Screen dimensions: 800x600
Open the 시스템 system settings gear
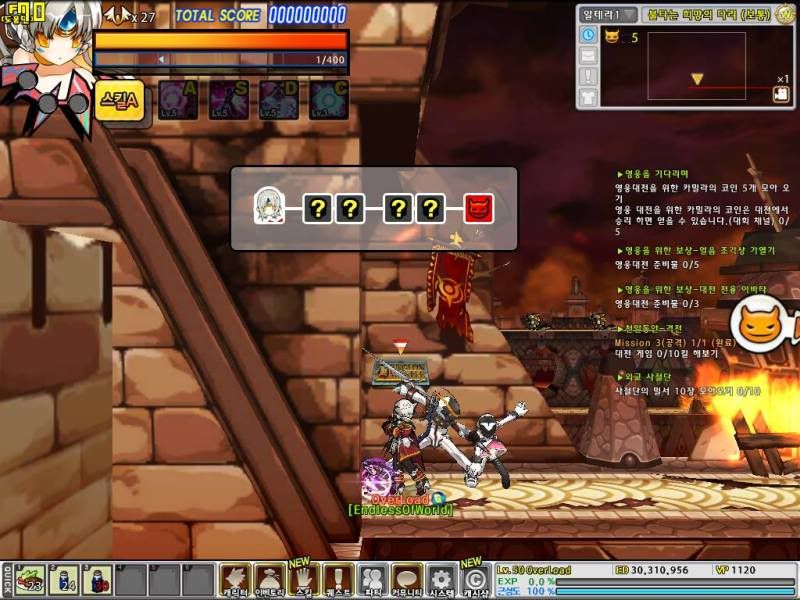(441, 579)
